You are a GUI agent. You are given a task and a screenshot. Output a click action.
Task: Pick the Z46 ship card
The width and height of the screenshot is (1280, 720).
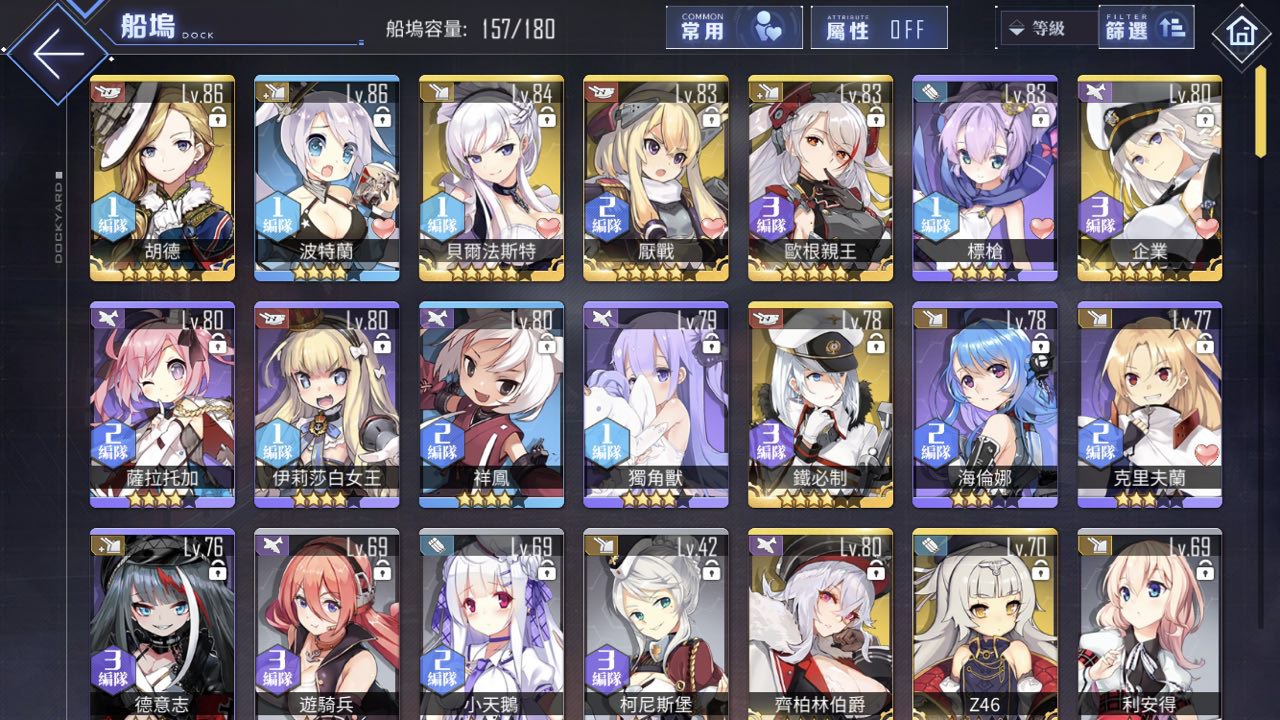[984, 624]
